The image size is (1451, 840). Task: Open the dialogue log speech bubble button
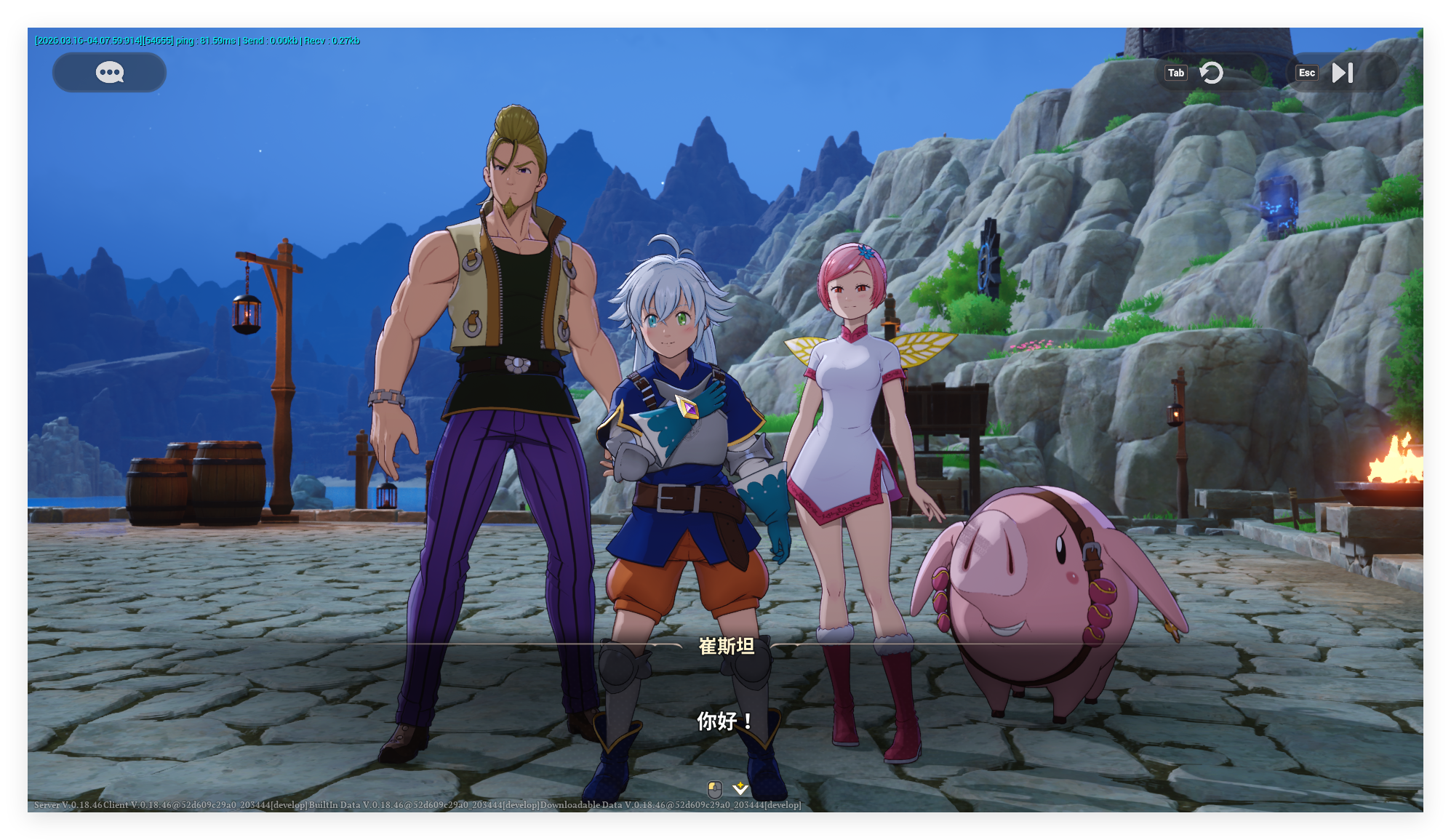[x=109, y=72]
